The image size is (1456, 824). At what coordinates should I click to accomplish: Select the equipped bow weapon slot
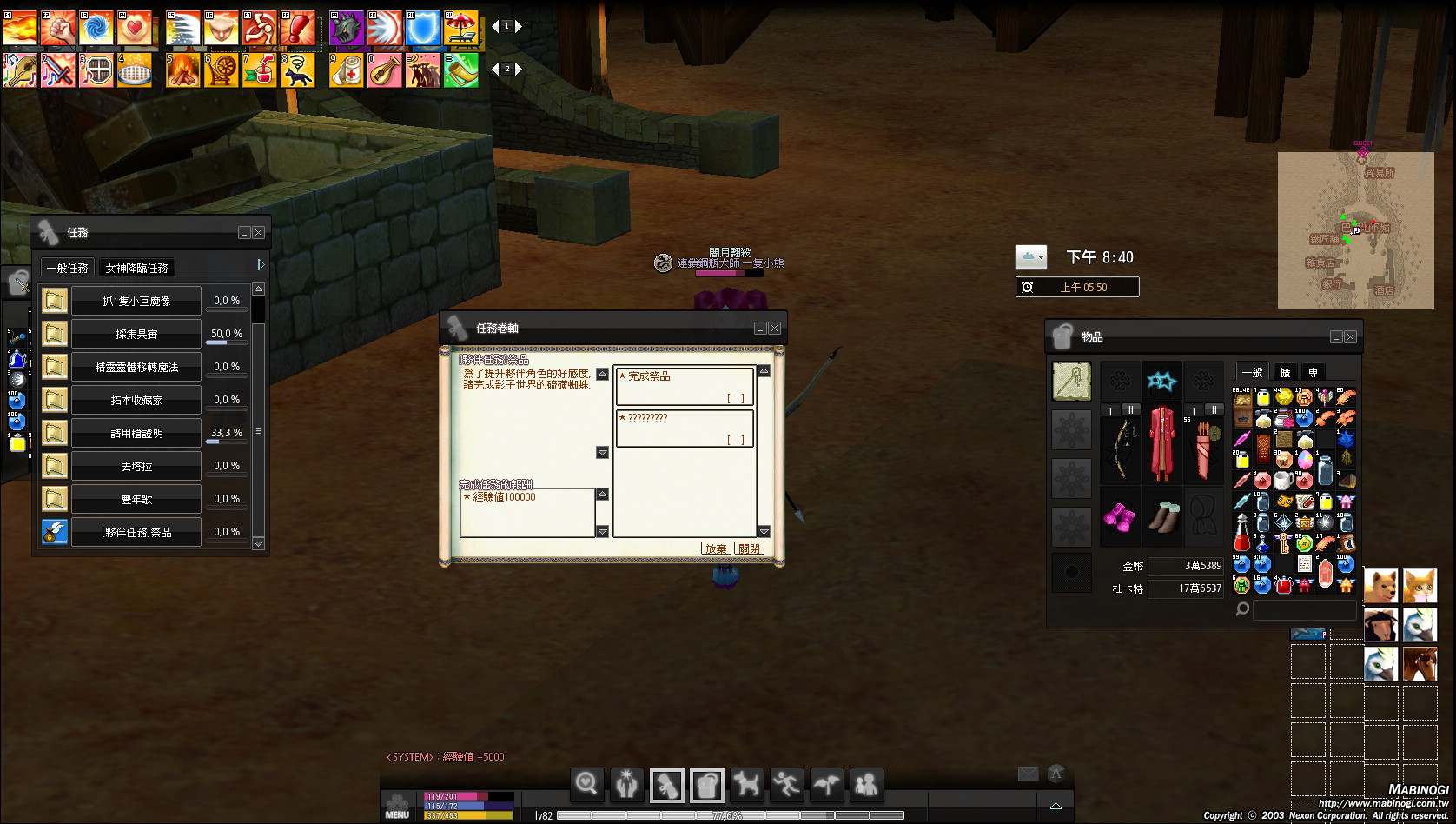1121,448
